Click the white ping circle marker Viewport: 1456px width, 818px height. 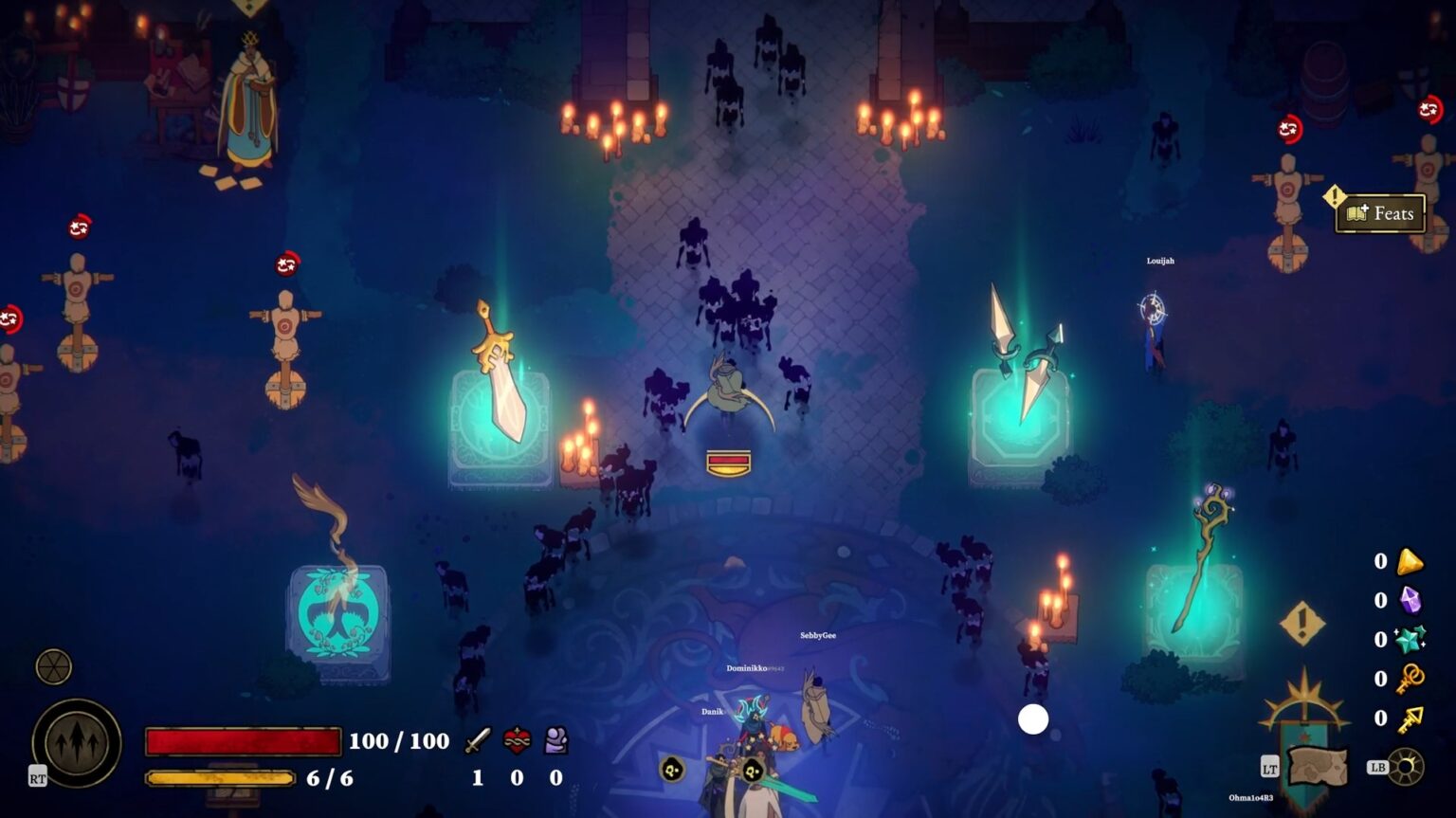1033,721
